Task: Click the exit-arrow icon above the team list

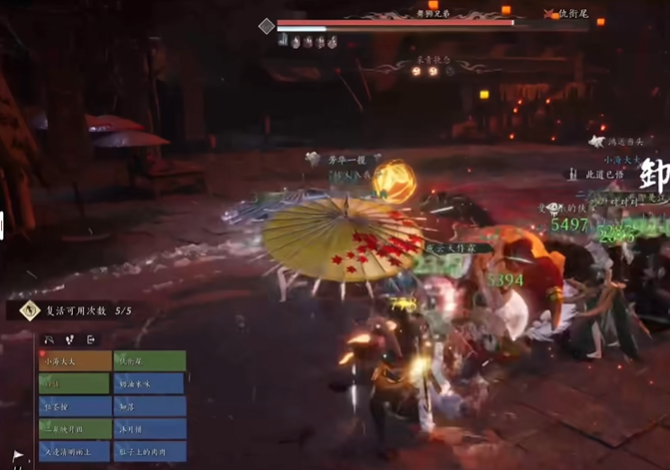Action: 92,340
